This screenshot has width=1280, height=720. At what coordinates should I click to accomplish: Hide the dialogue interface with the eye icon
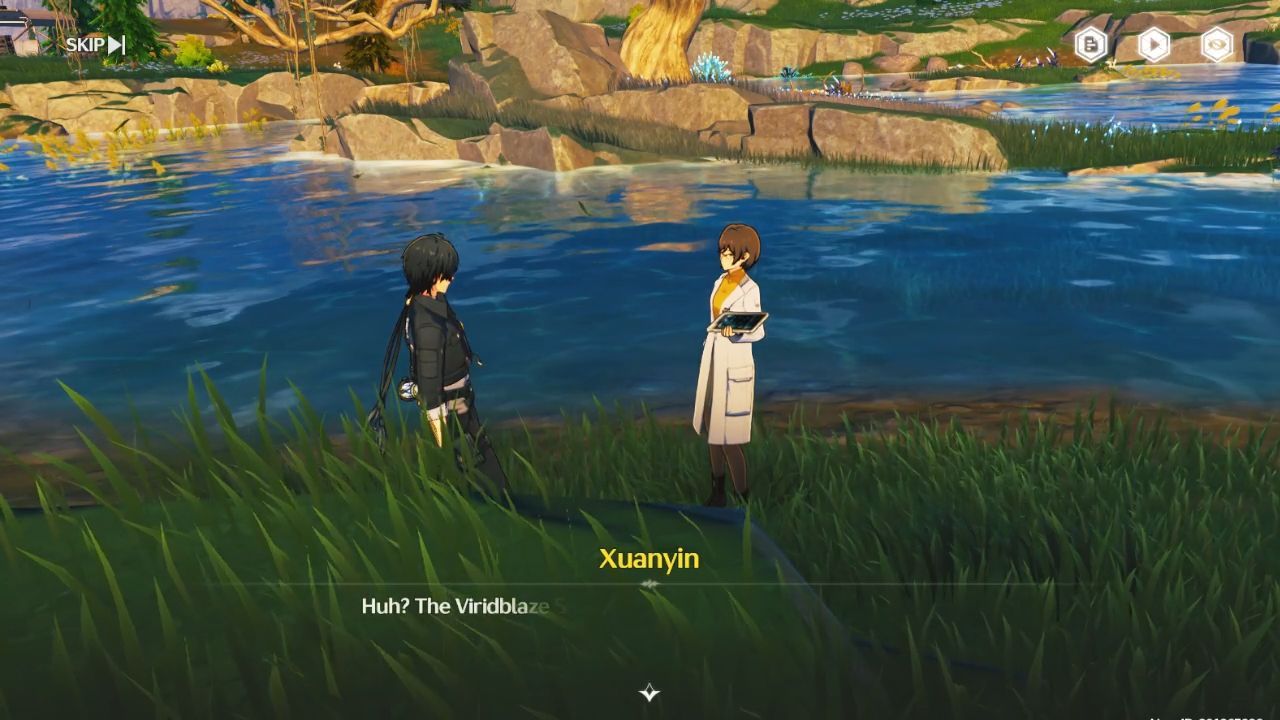(1217, 44)
